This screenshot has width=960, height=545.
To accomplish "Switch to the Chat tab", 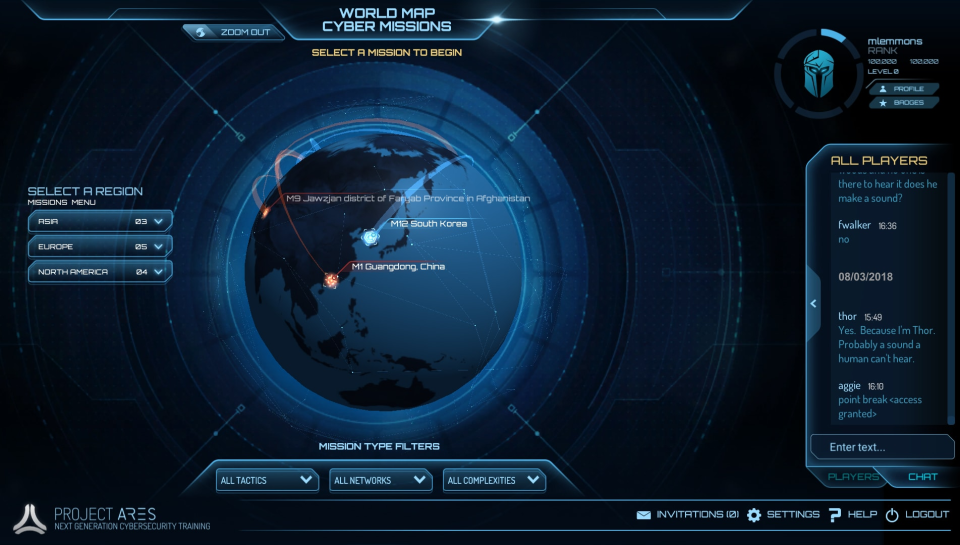I will (x=922, y=477).
